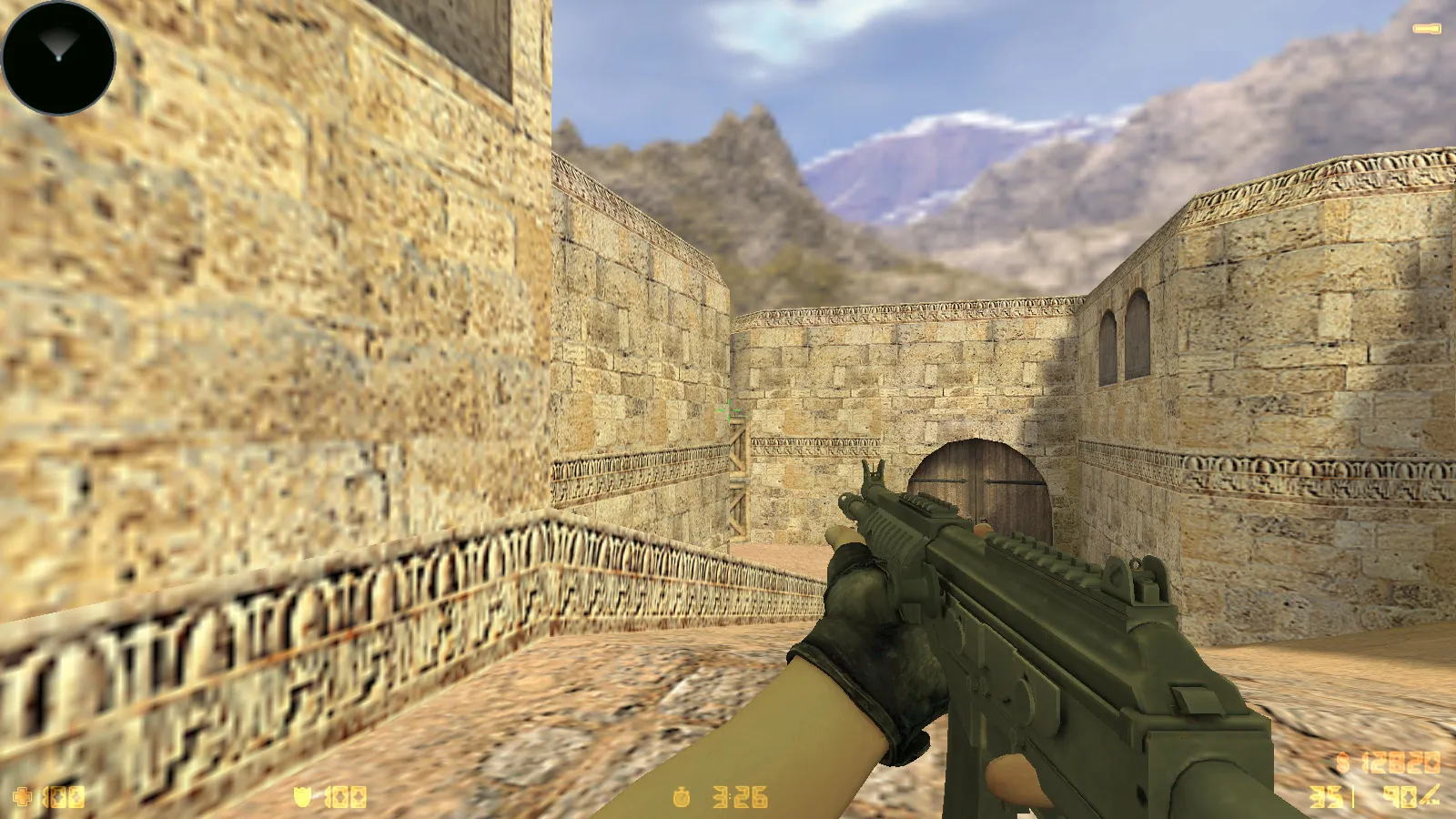
Task: Click the armor shield icon
Action: 303,796
